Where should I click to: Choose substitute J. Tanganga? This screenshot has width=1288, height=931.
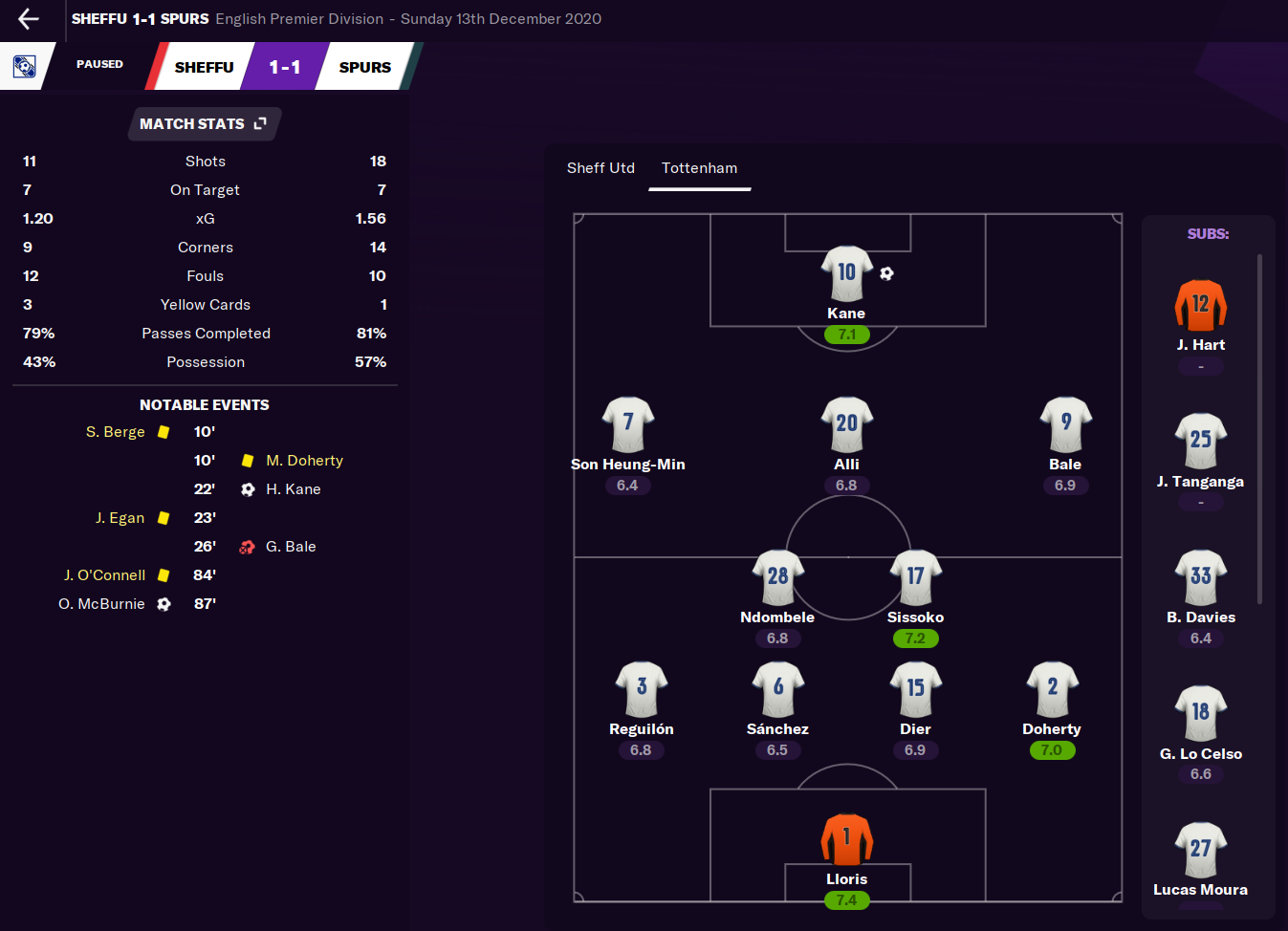point(1200,442)
